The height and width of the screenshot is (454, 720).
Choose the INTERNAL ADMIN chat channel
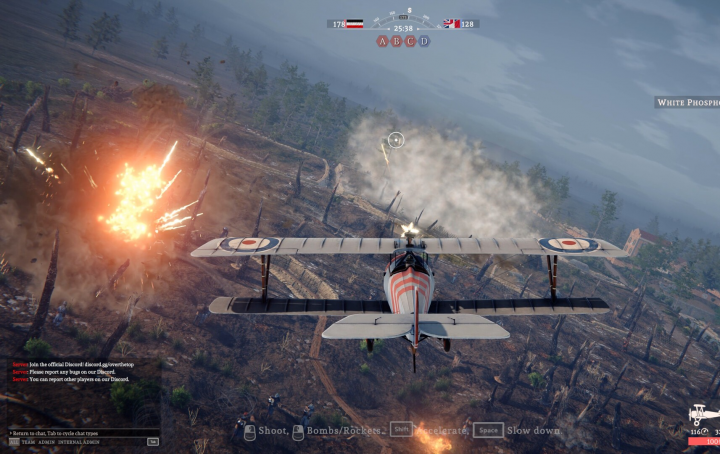pos(79,441)
